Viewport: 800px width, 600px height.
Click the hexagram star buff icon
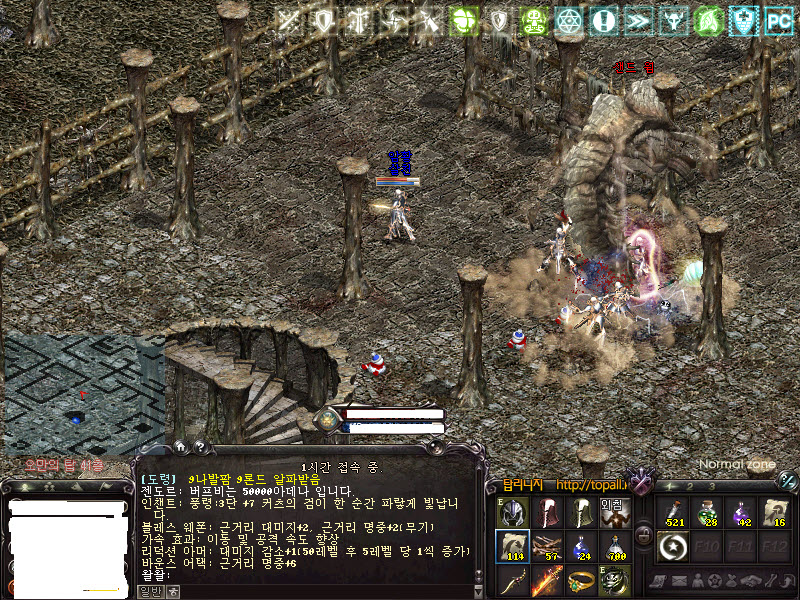coord(568,19)
